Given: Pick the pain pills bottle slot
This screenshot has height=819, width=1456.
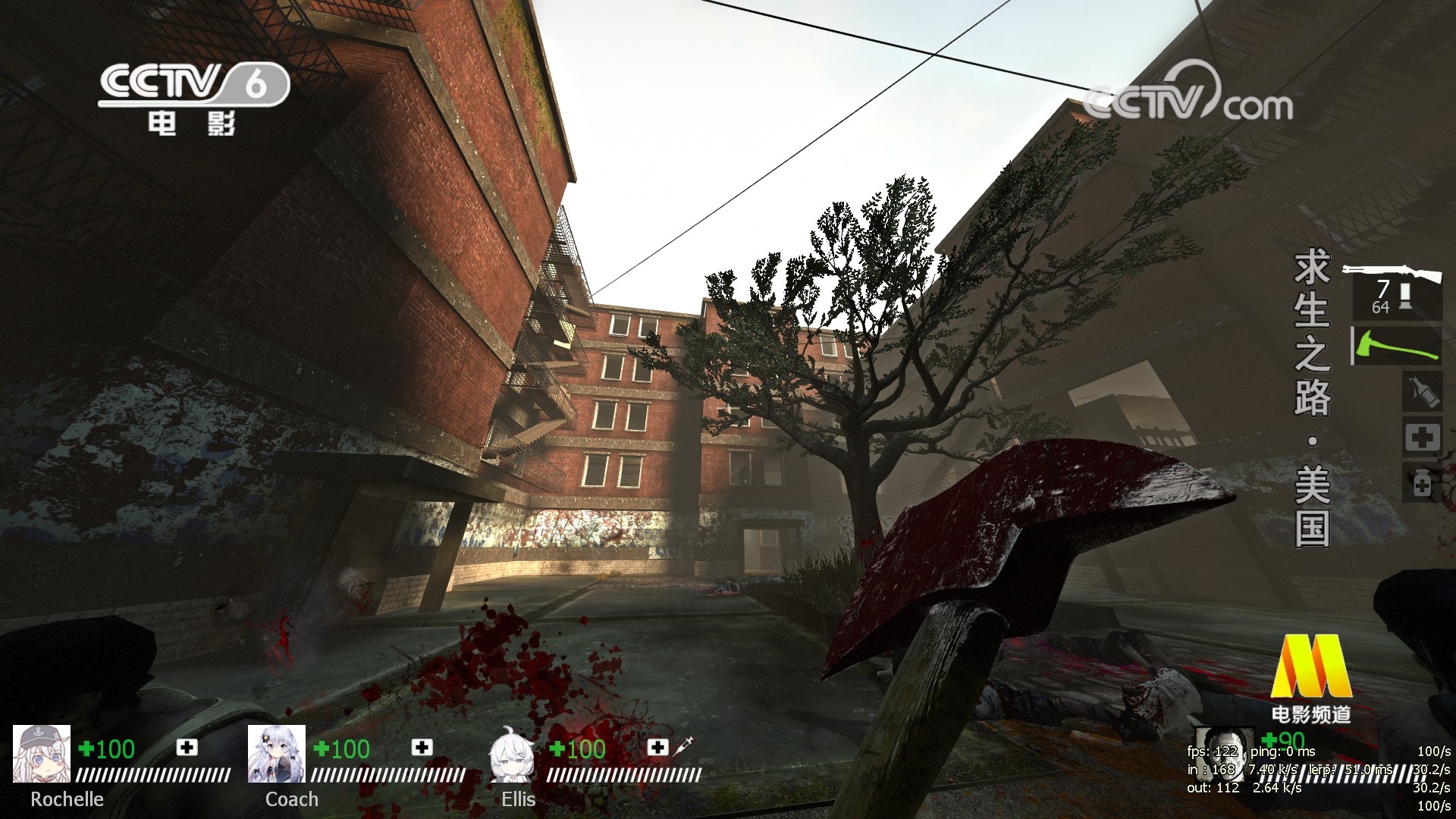Looking at the screenshot, I should point(1422,483).
